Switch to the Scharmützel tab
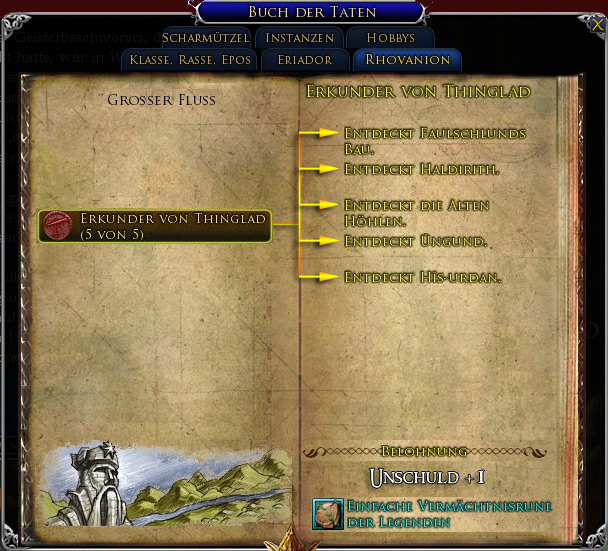The height and width of the screenshot is (551, 608). pos(205,38)
